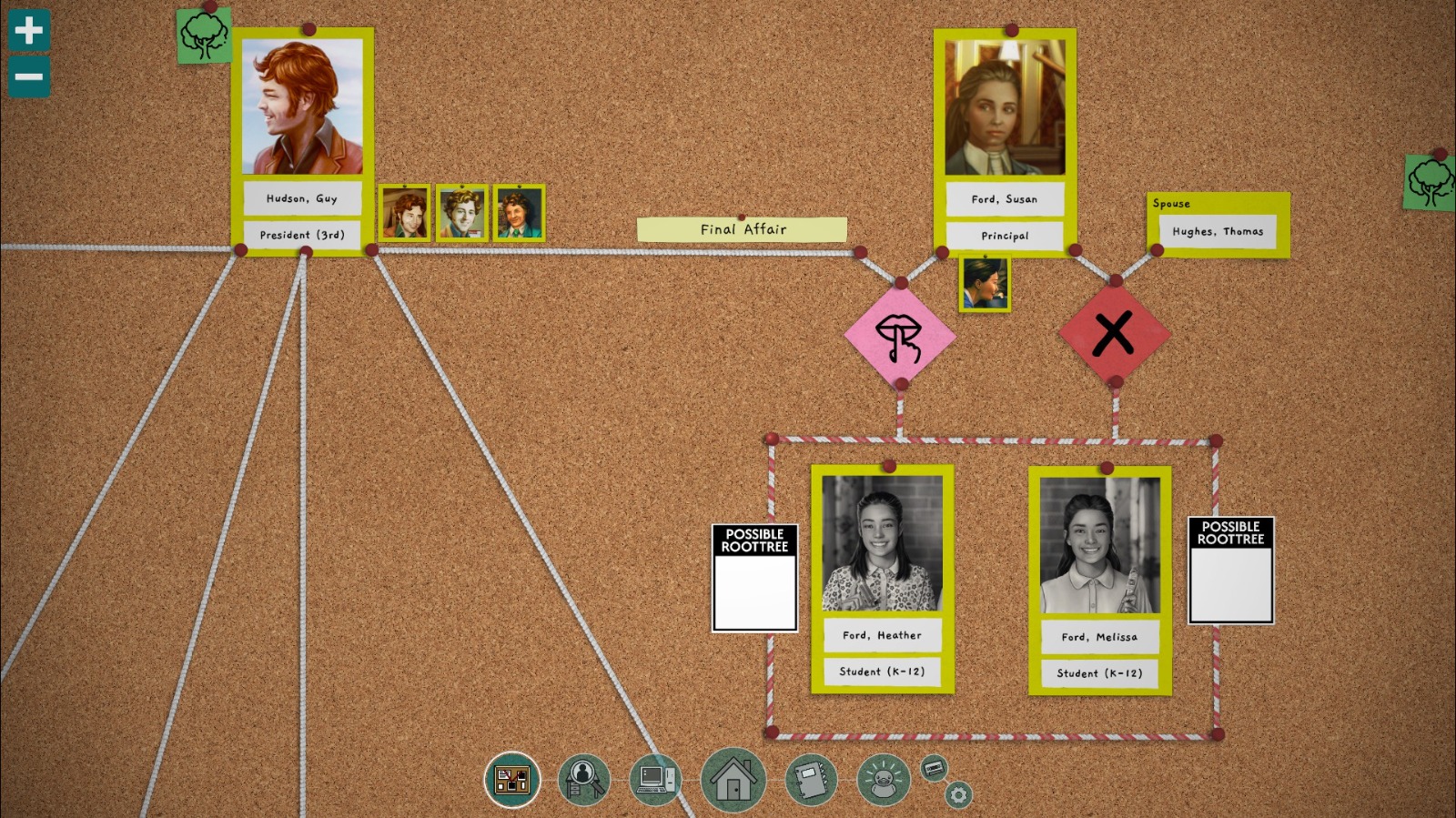Image resolution: width=1456 pixels, height=818 pixels.
Task: Click the zoom out minus control
Action: click(28, 75)
